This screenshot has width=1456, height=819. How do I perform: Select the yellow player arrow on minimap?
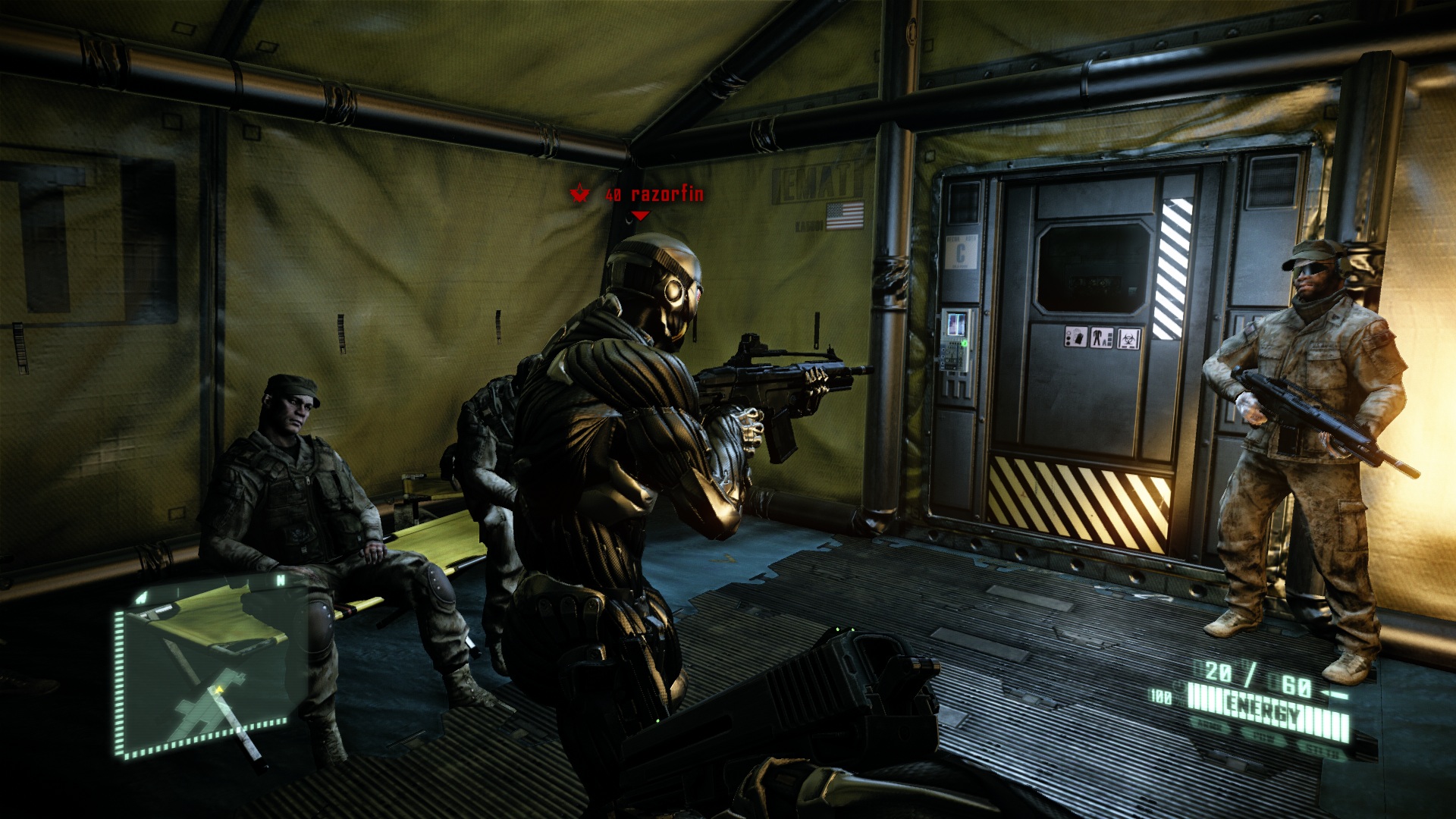coord(220,689)
